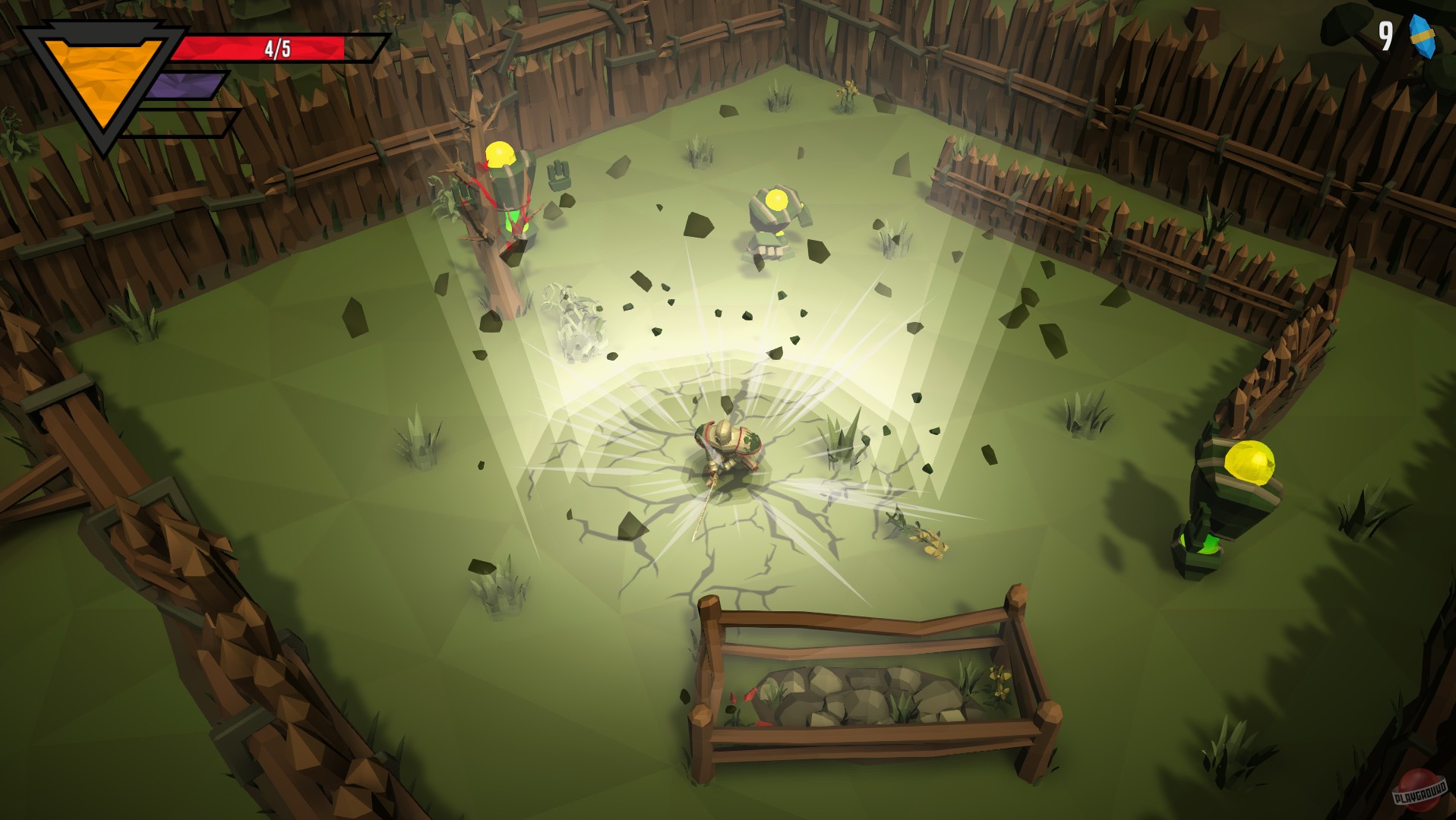Click the blue crystal currency icon
1456x820 pixels.
[x=1422, y=36]
